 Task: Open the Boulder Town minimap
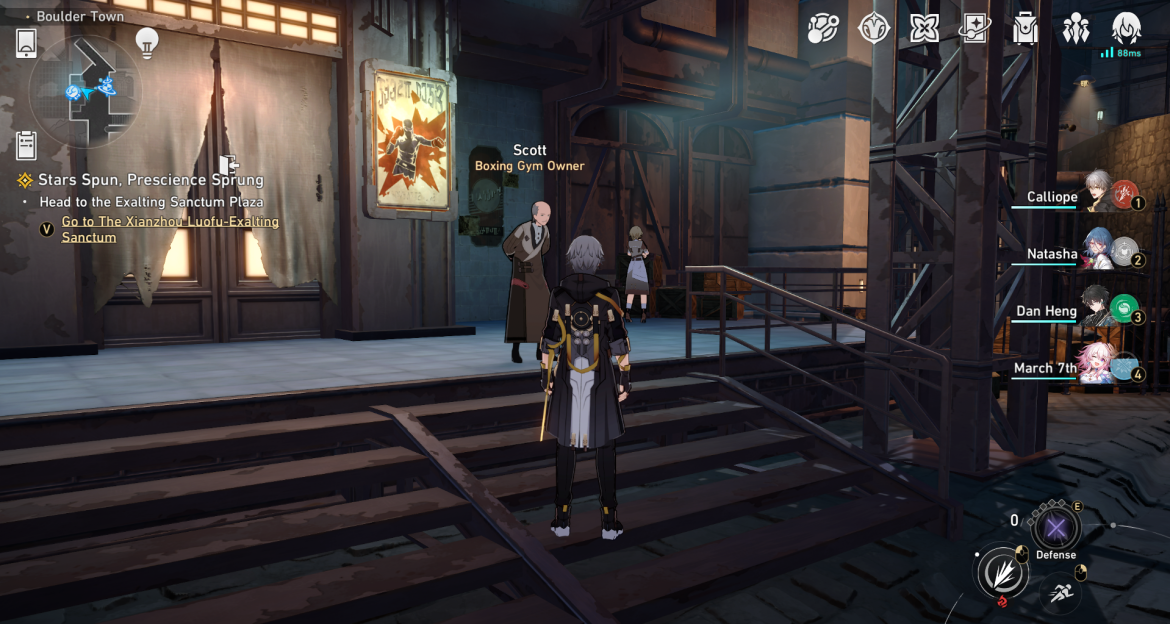[85, 91]
